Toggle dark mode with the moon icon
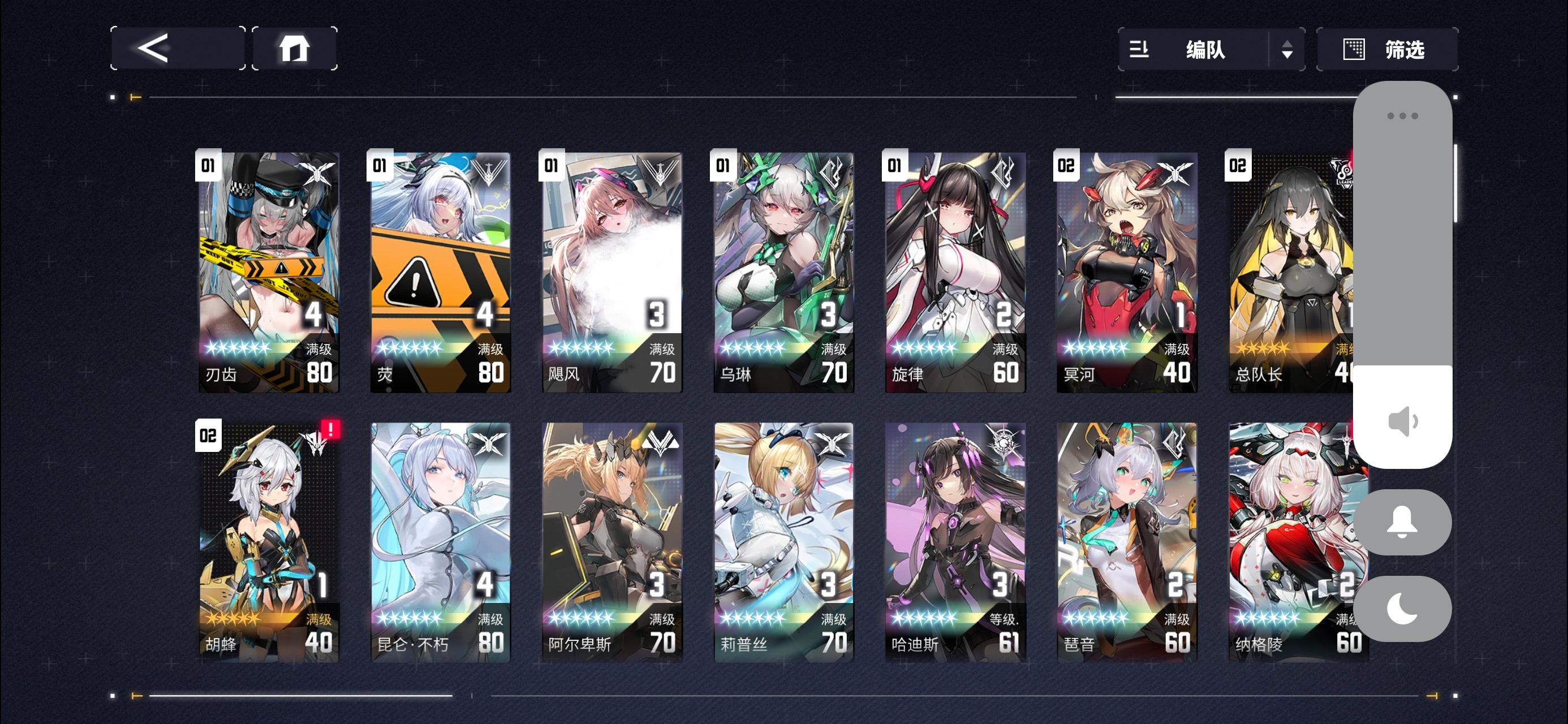 pos(1402,609)
